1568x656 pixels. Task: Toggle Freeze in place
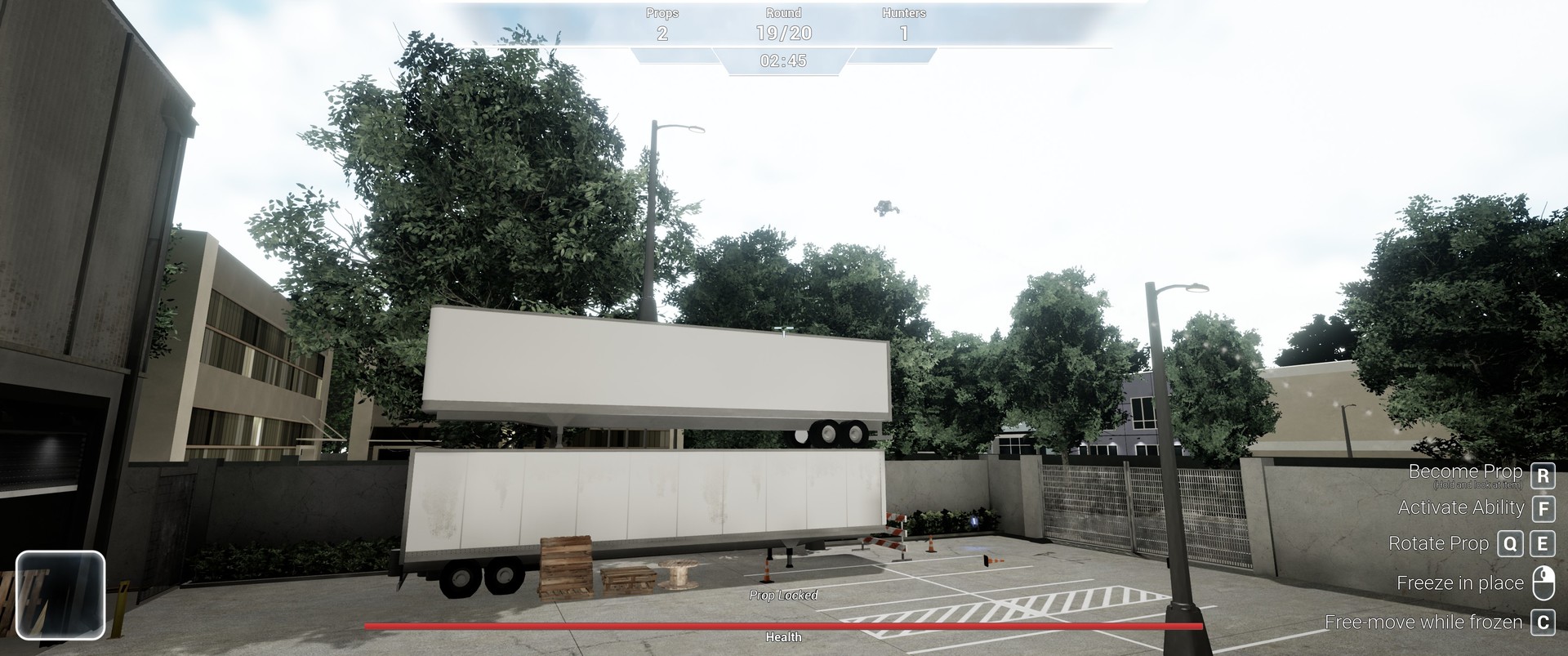pos(1461,582)
